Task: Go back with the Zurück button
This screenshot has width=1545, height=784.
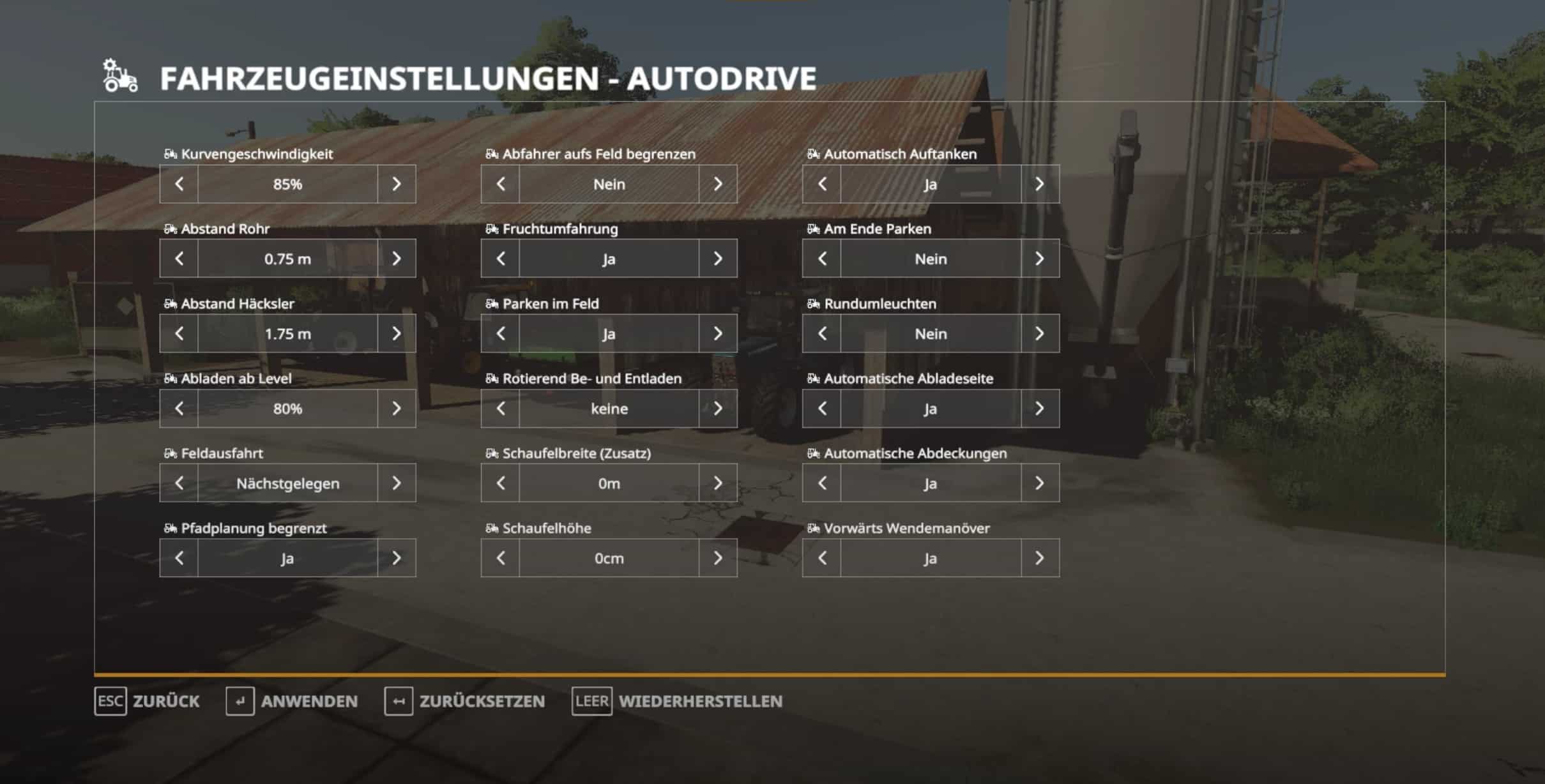Action: pyautogui.click(x=147, y=701)
